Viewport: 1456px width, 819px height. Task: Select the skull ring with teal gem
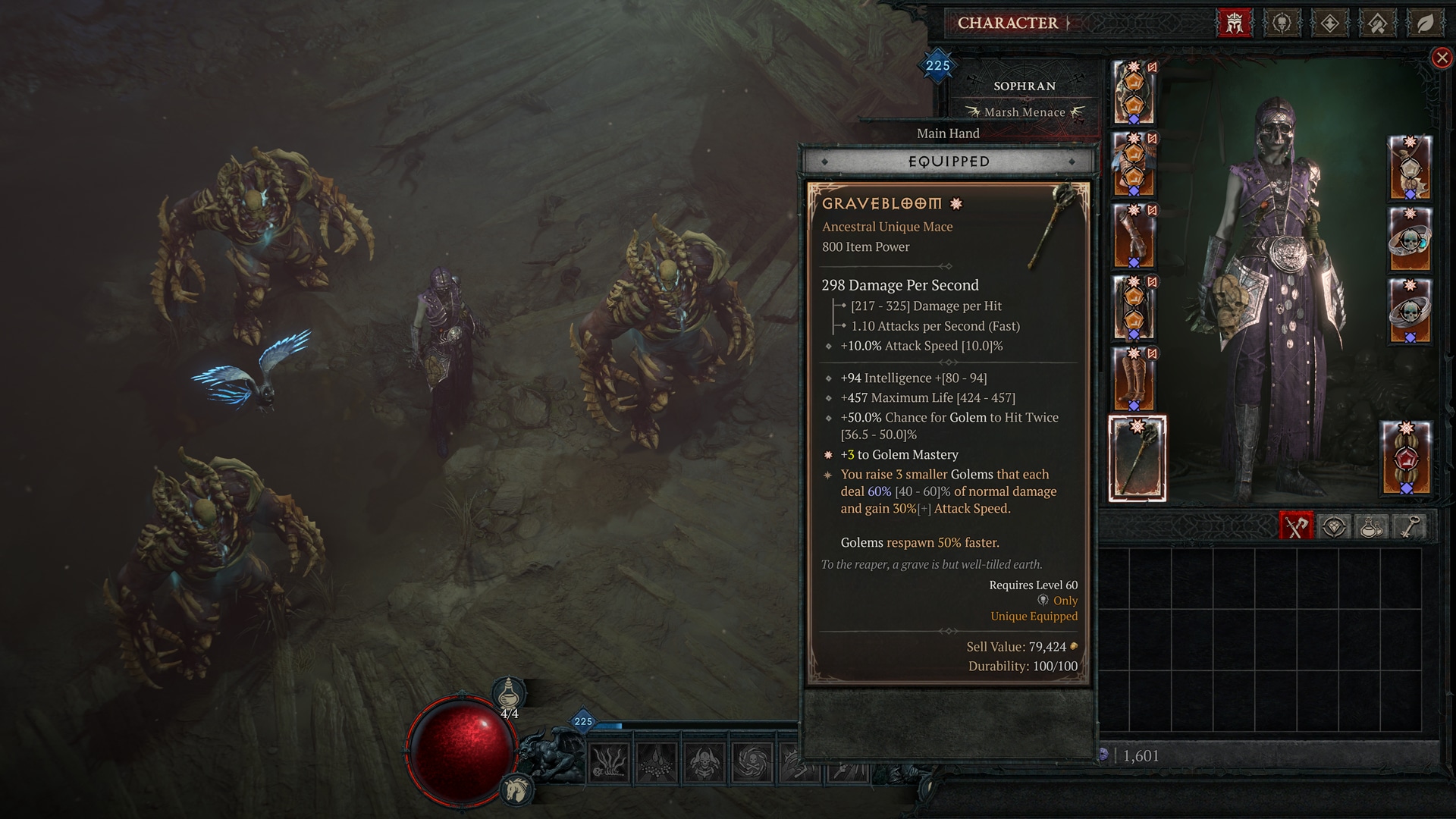coord(1410,240)
